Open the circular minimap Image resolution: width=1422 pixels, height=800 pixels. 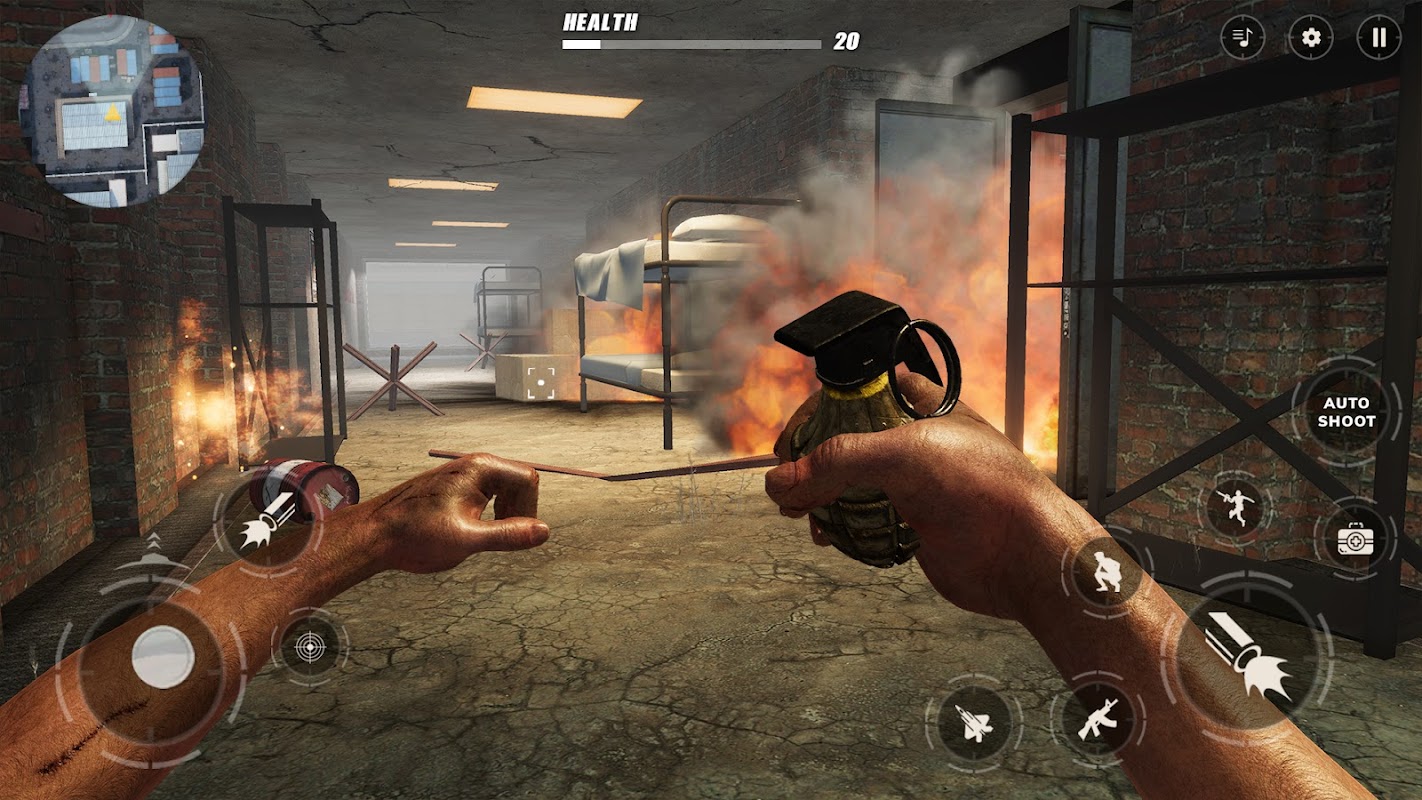pos(113,110)
